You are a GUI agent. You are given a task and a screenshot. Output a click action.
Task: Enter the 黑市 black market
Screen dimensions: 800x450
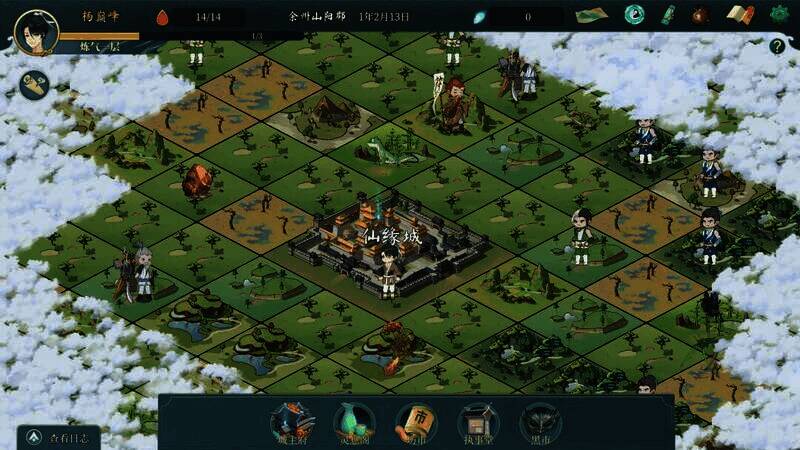(x=540, y=422)
